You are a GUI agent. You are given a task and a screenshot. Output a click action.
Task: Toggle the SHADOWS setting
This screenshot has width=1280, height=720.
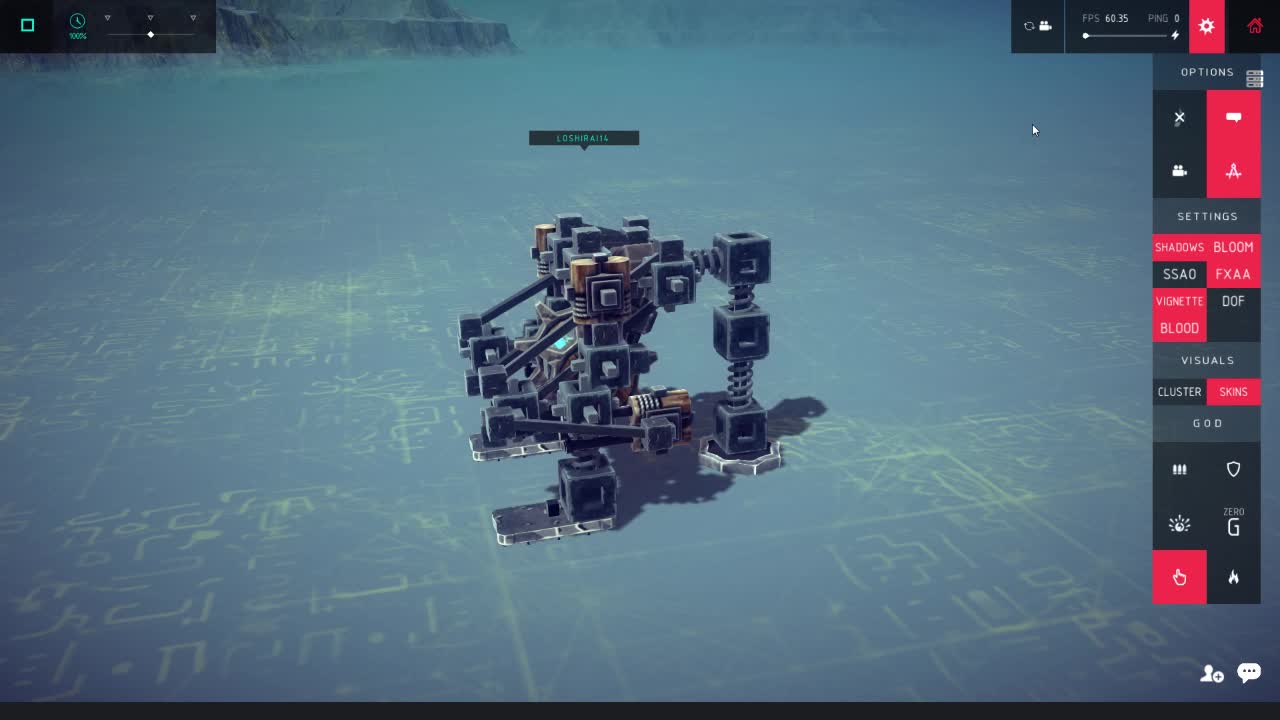coord(1179,247)
